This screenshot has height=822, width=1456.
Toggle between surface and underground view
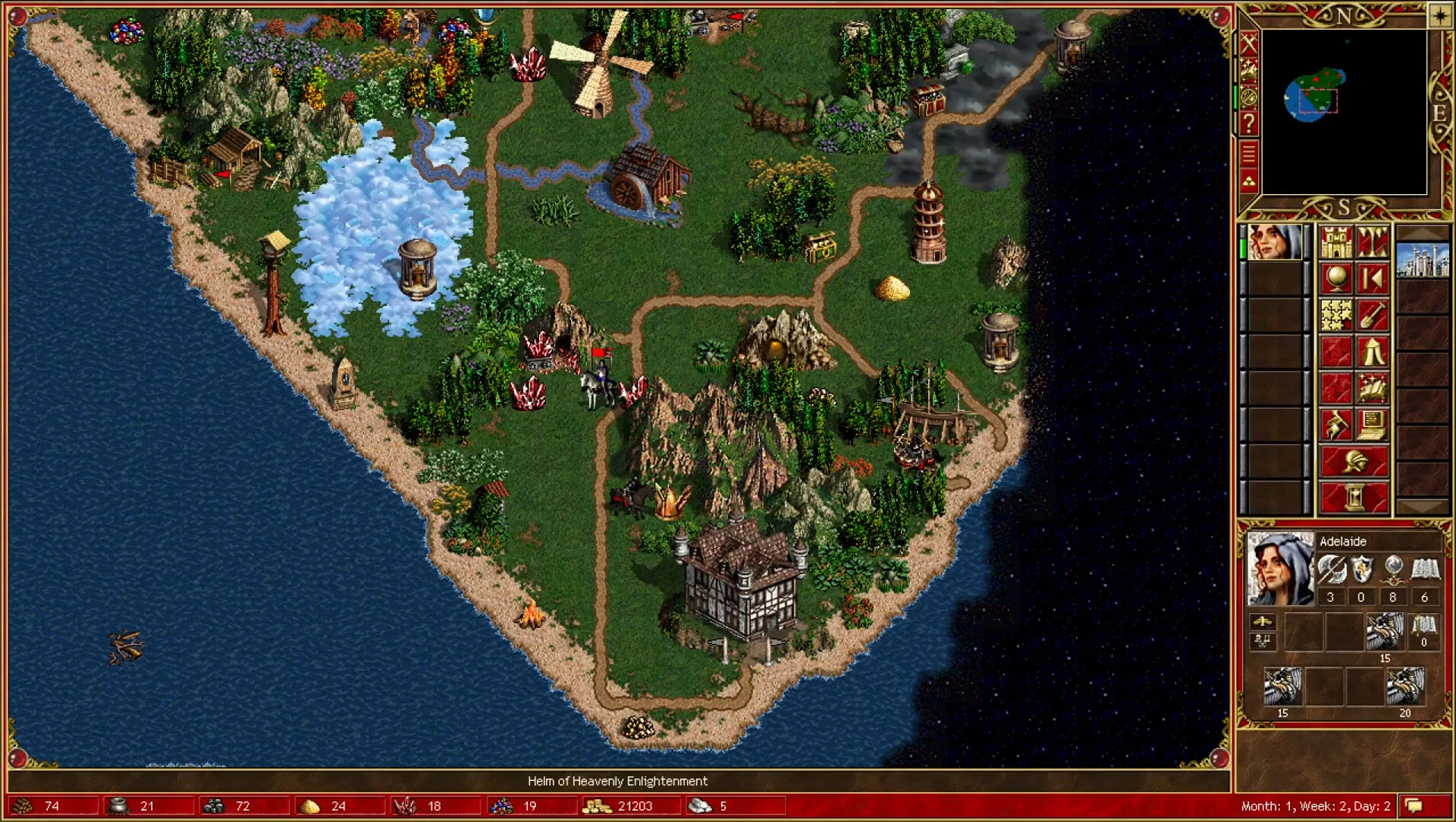(x=1373, y=241)
